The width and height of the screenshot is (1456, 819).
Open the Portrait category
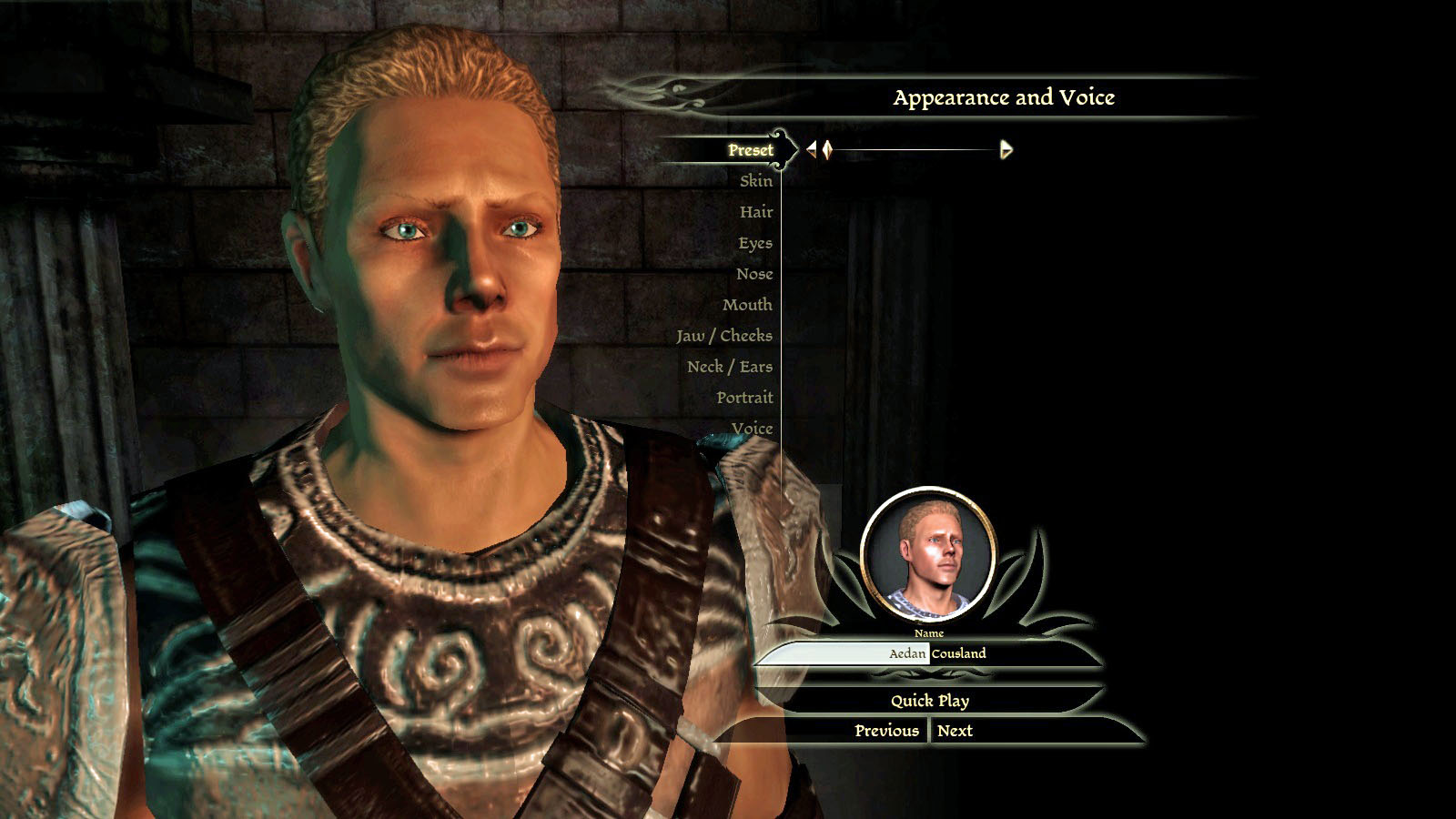(x=743, y=398)
